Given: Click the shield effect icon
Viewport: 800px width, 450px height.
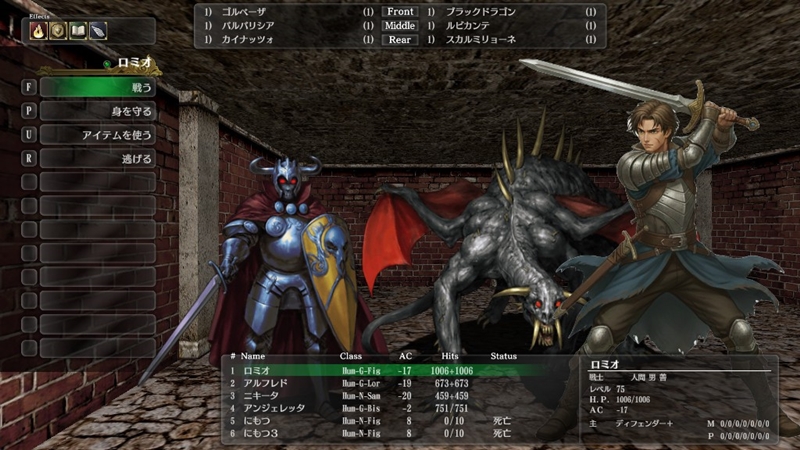Looking at the screenshot, I should coord(58,31).
